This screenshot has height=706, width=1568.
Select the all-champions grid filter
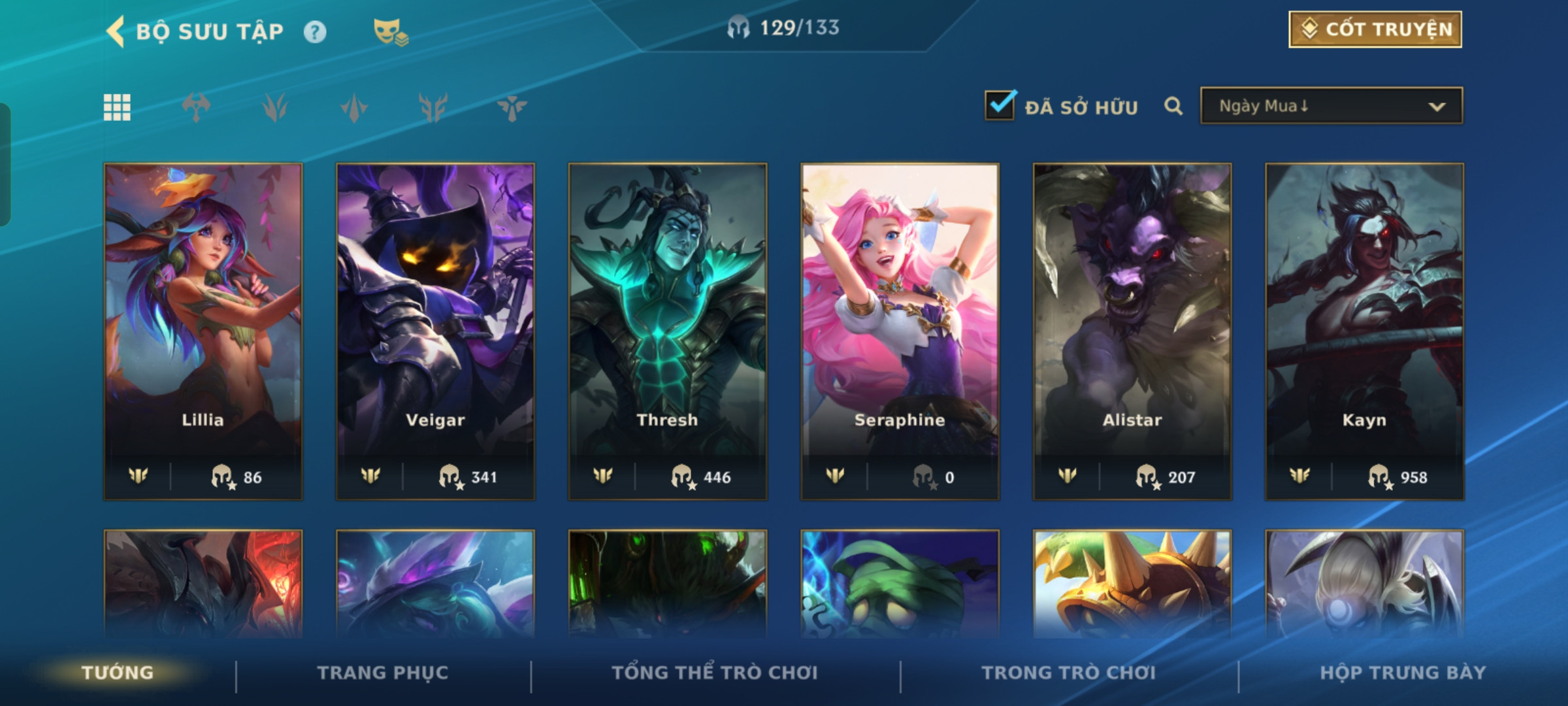tap(117, 108)
